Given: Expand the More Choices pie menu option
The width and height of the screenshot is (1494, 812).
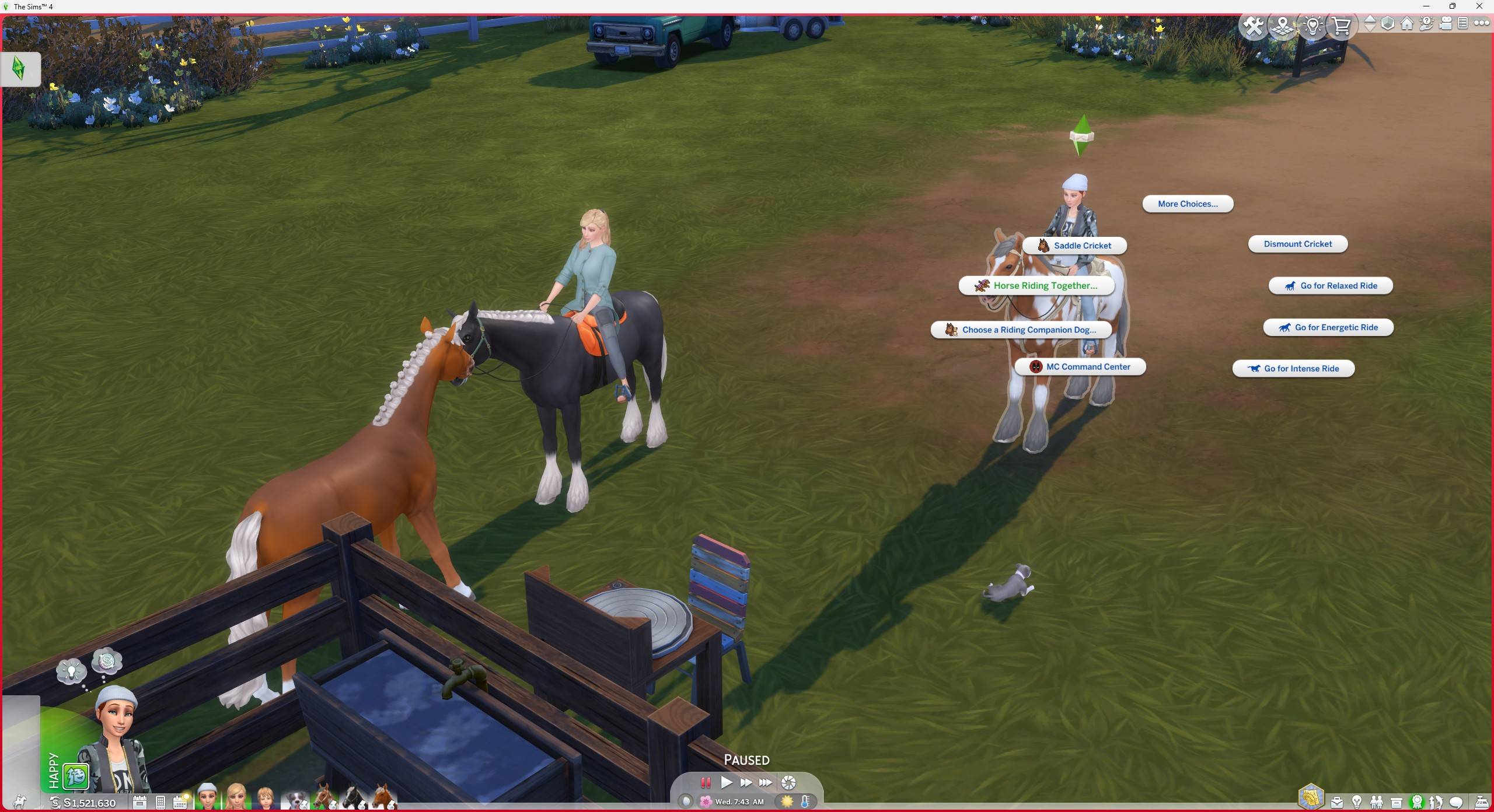Looking at the screenshot, I should (x=1187, y=204).
